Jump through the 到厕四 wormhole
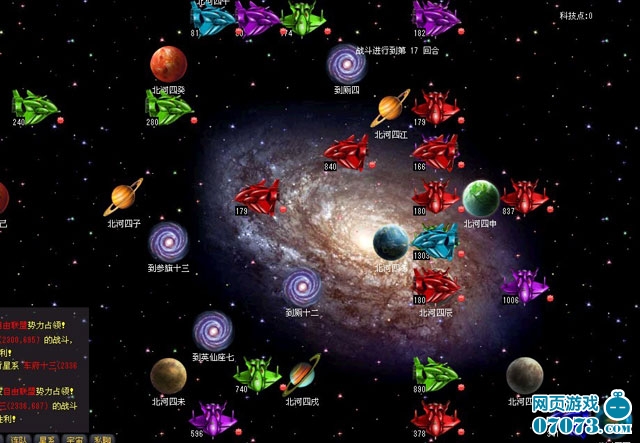Screen dimensions: 640x443 (346, 64)
